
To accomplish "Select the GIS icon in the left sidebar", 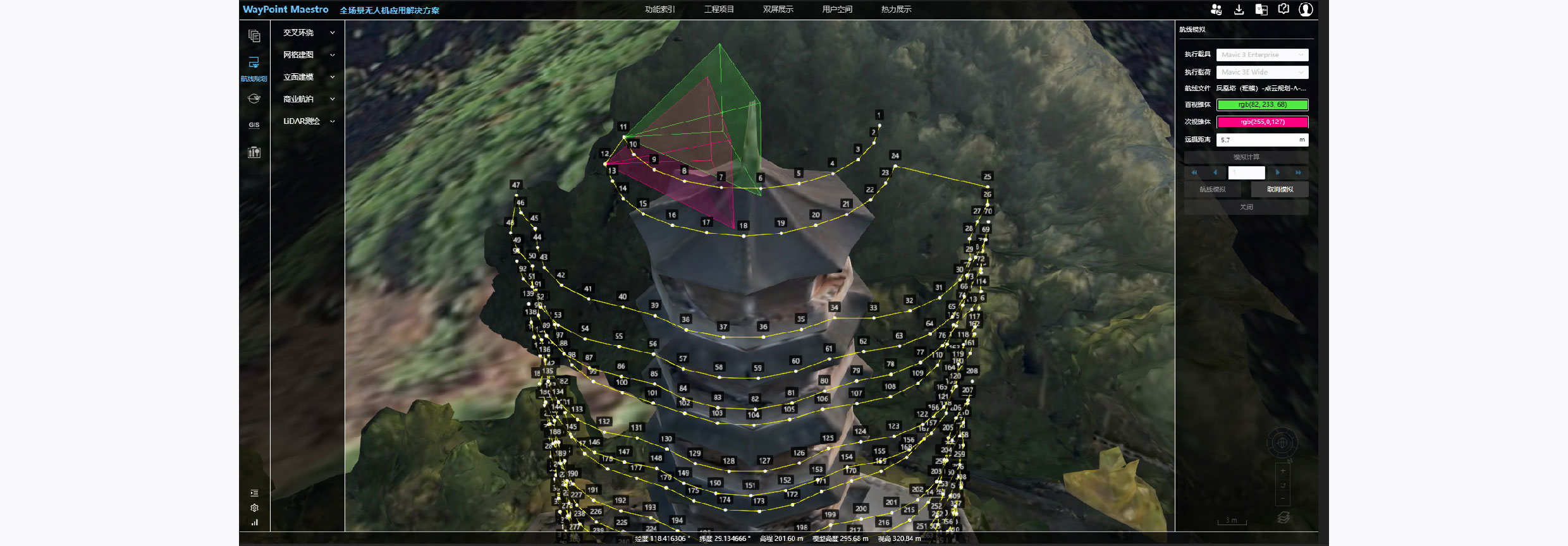I will tap(254, 125).
